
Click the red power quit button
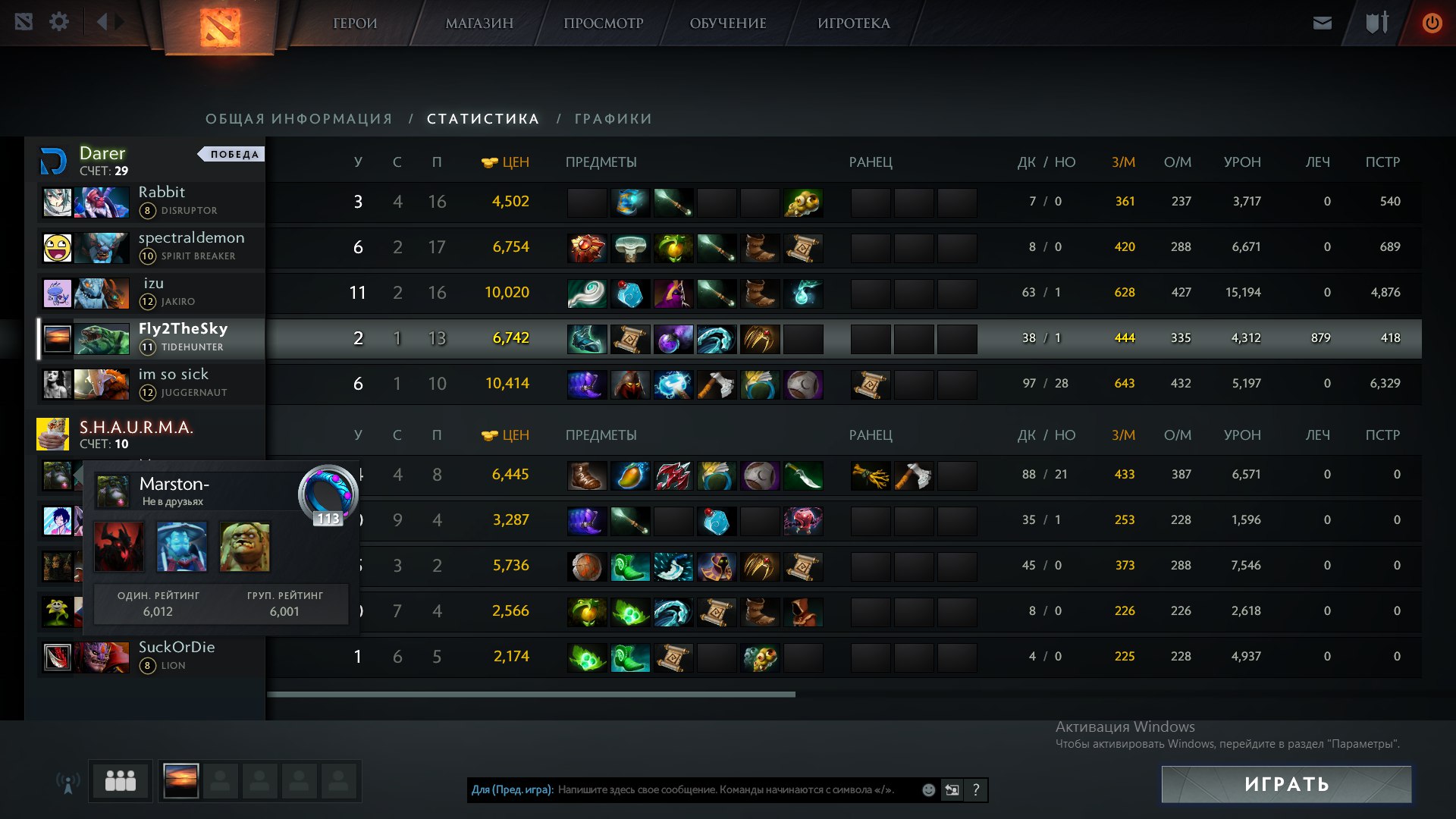tap(1432, 23)
